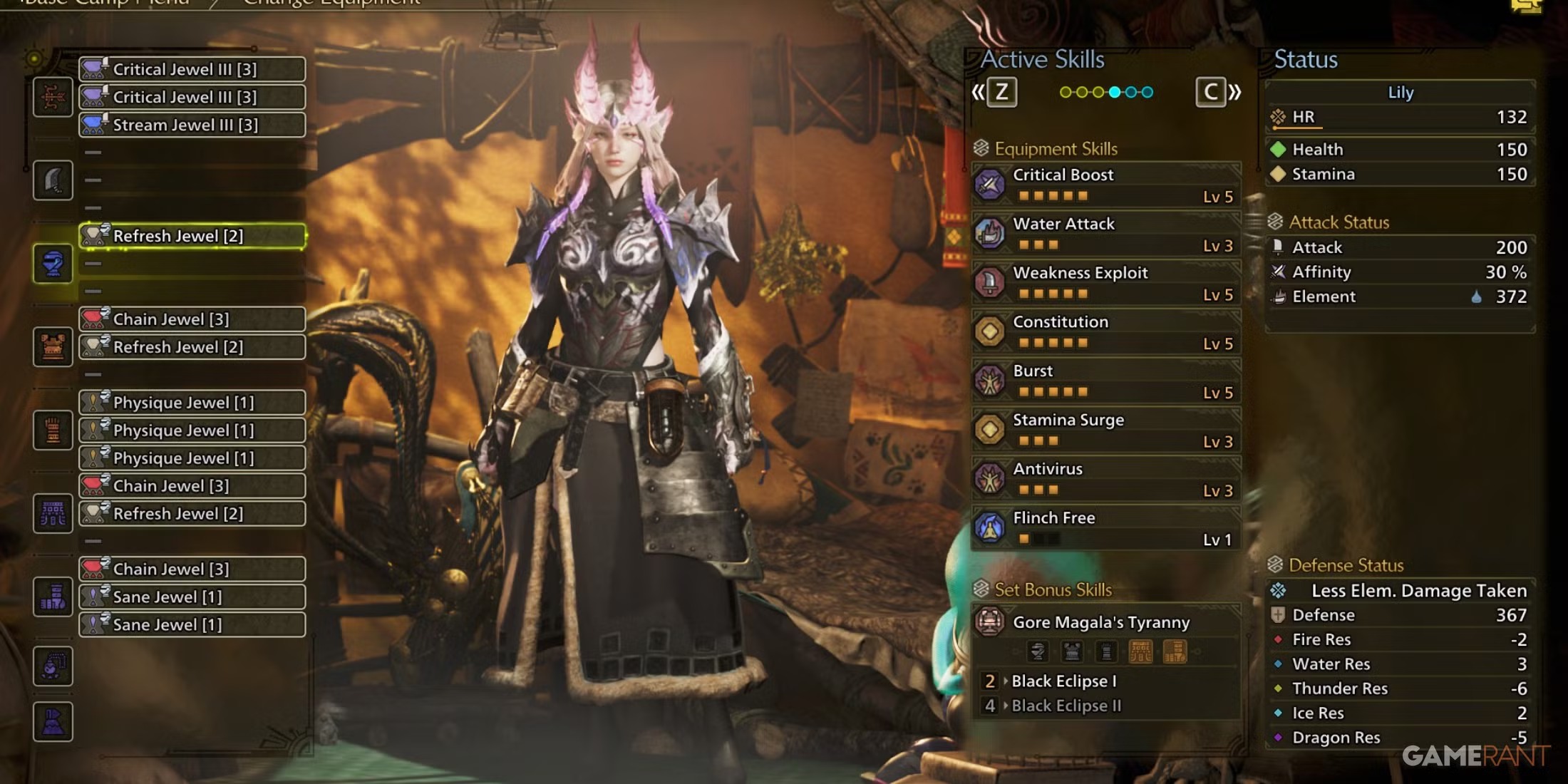Select the chest armor slot icon
Viewport: 1568px width, 784px height.
(x=53, y=347)
